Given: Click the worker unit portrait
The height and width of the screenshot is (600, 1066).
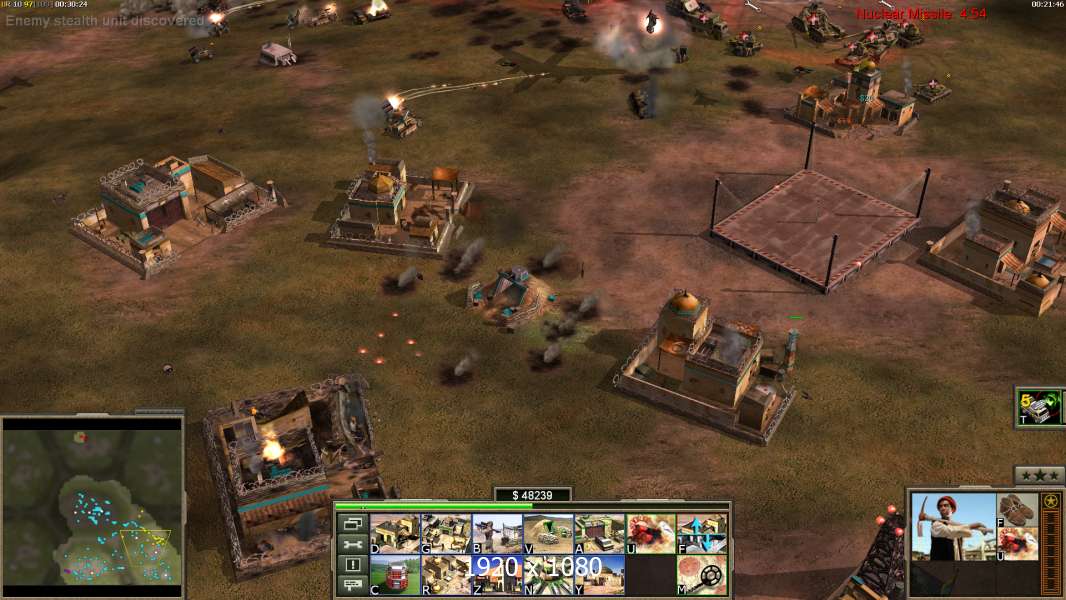Looking at the screenshot, I should coord(953,527).
